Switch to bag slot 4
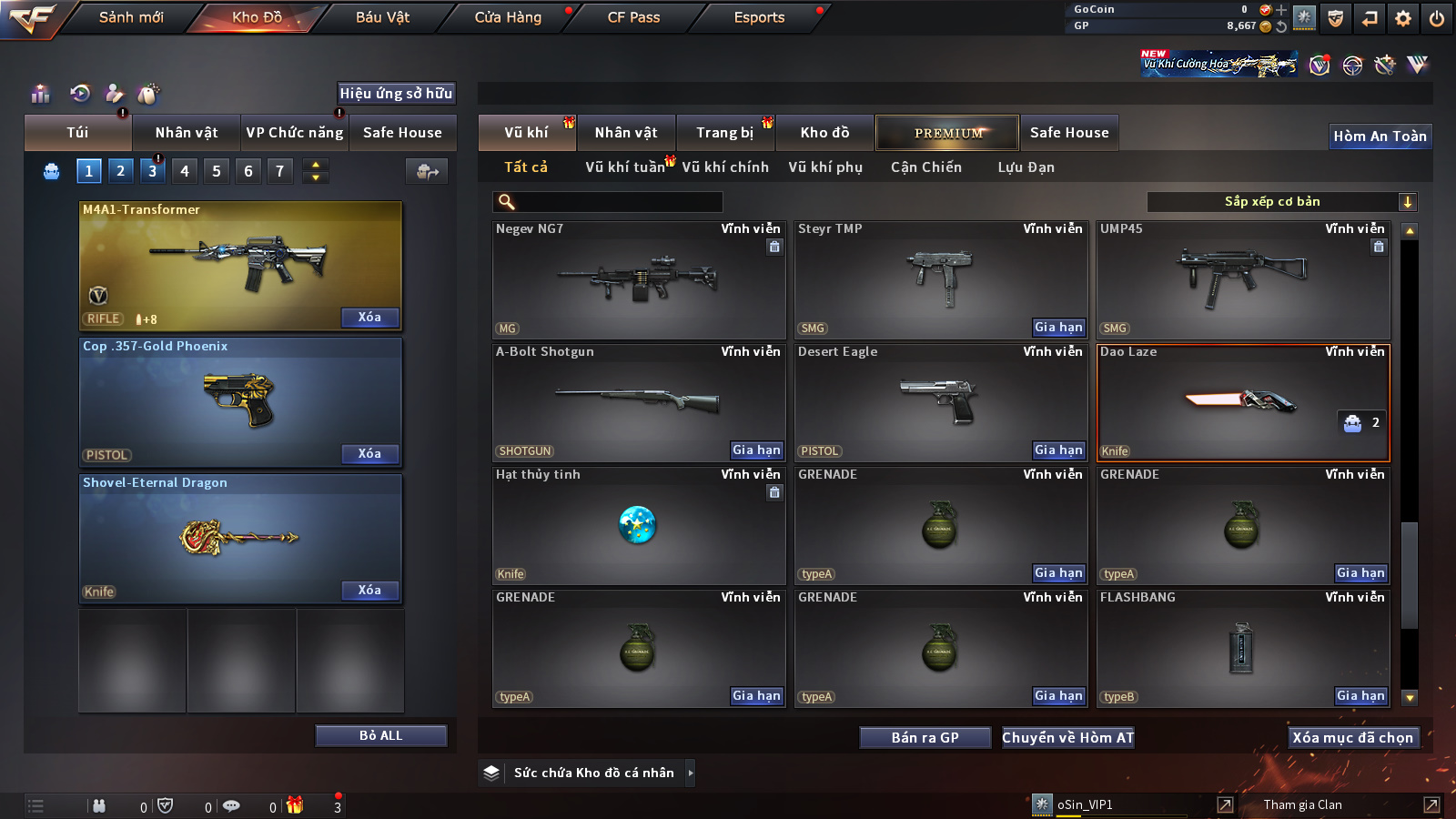 coord(185,171)
